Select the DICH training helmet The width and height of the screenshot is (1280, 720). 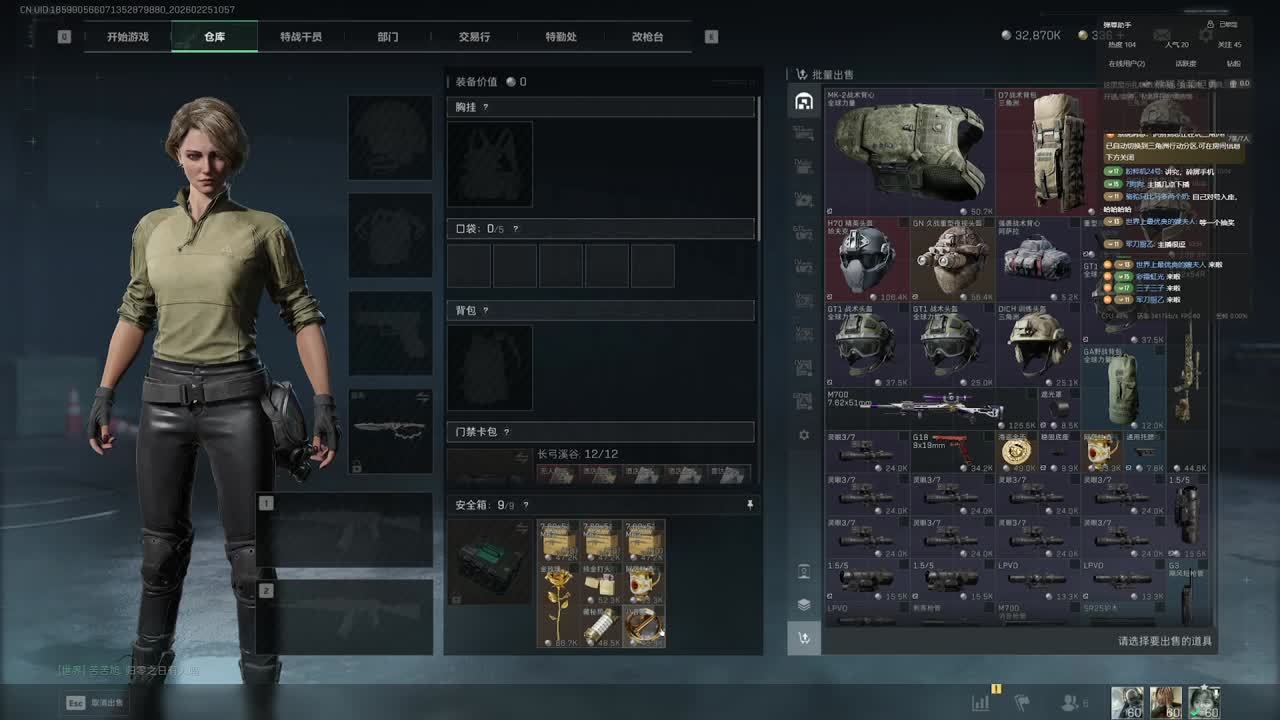[1038, 345]
